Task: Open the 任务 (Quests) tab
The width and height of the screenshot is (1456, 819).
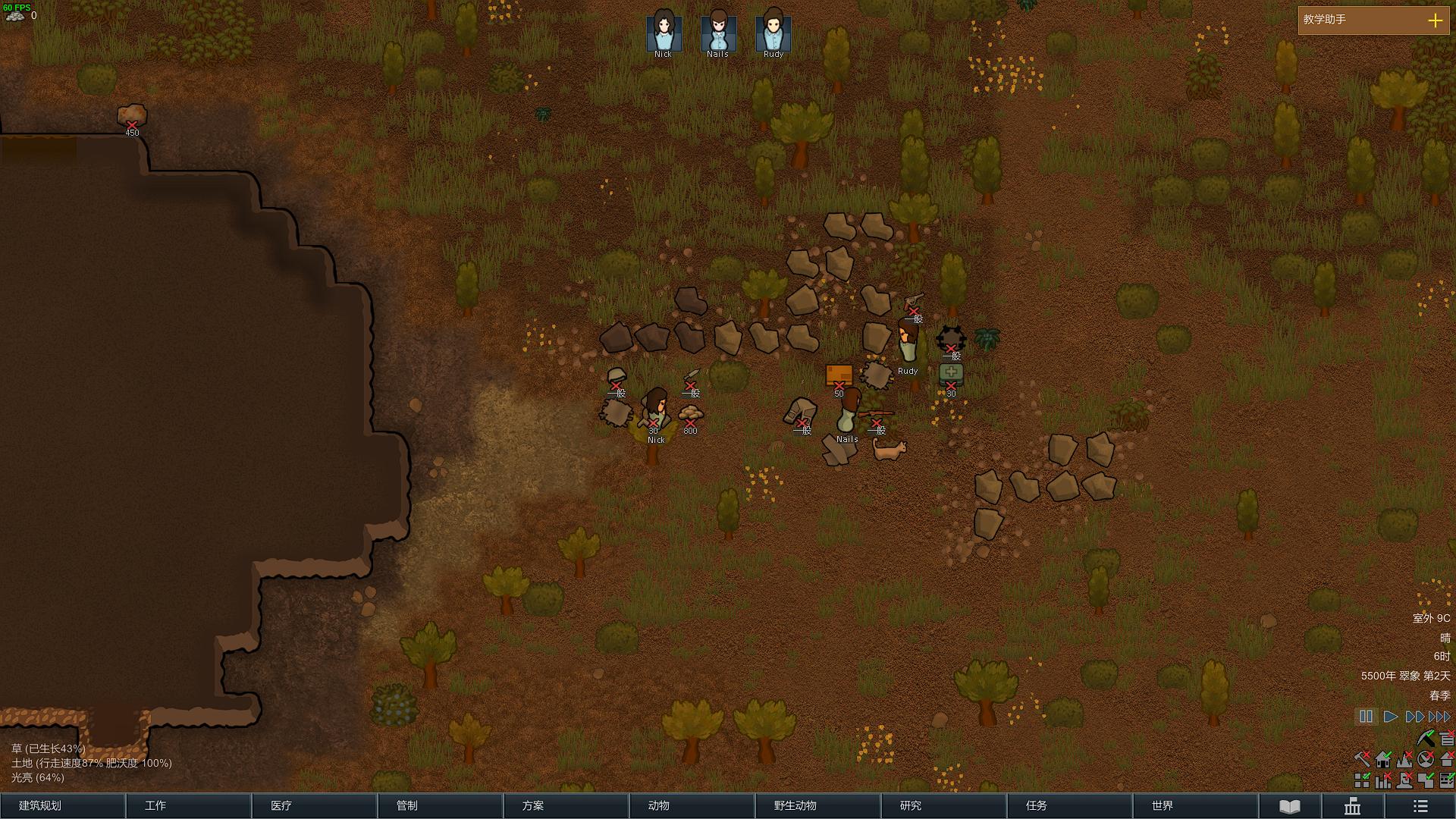Action: tap(1069, 805)
